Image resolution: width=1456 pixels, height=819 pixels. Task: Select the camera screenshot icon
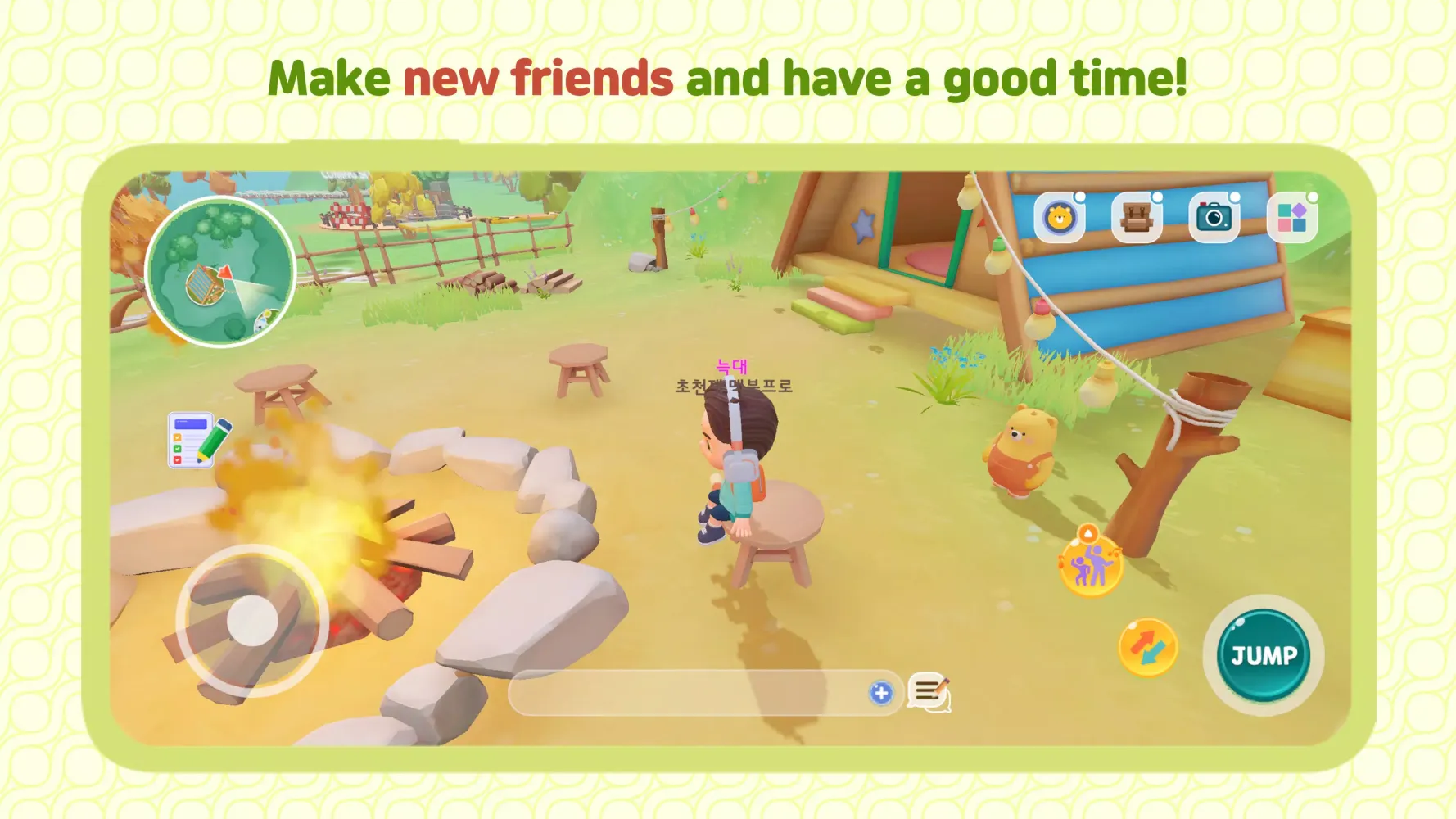pos(1216,217)
